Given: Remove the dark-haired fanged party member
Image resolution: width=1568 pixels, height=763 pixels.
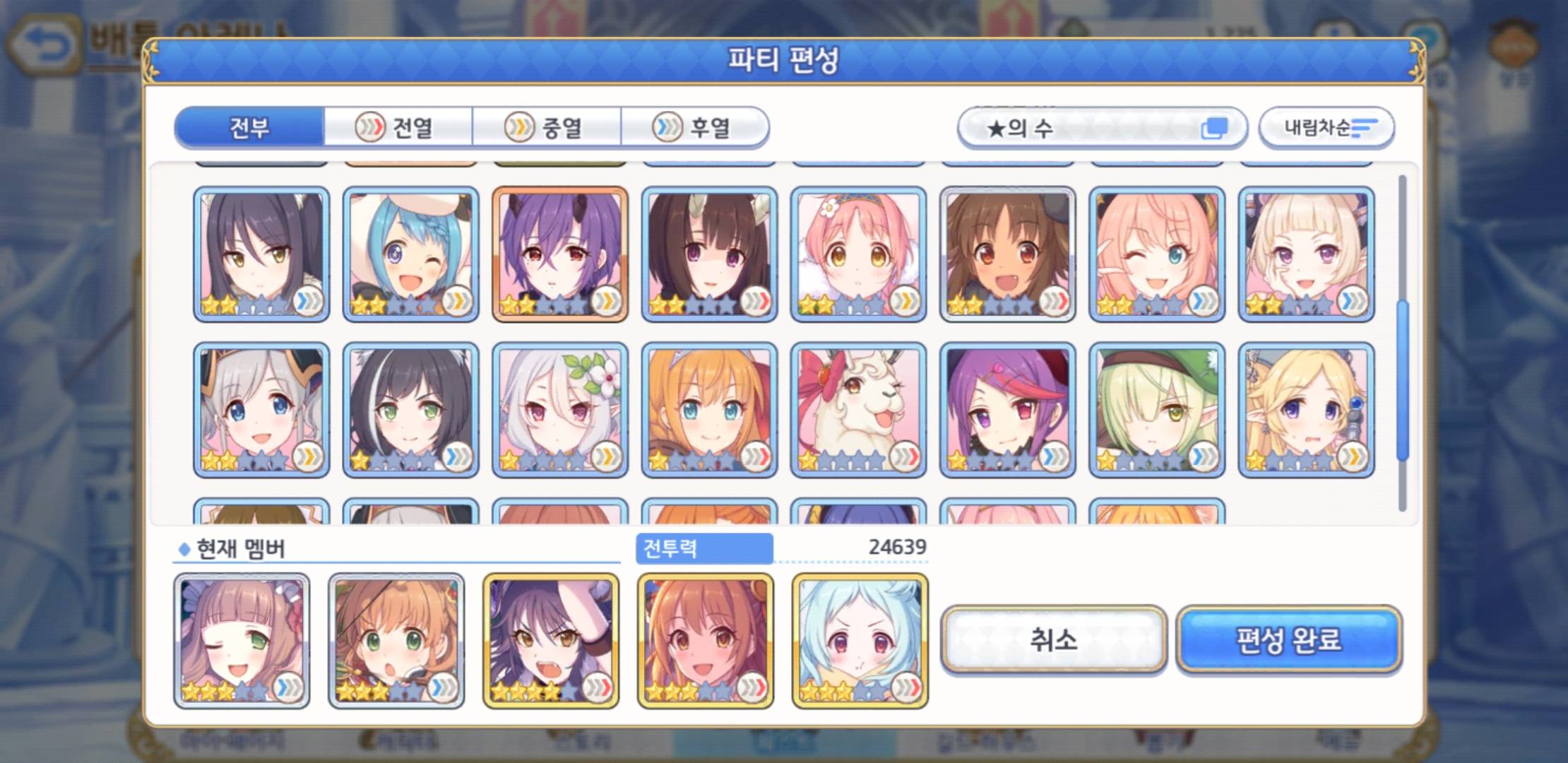Looking at the screenshot, I should pyautogui.click(x=550, y=641).
